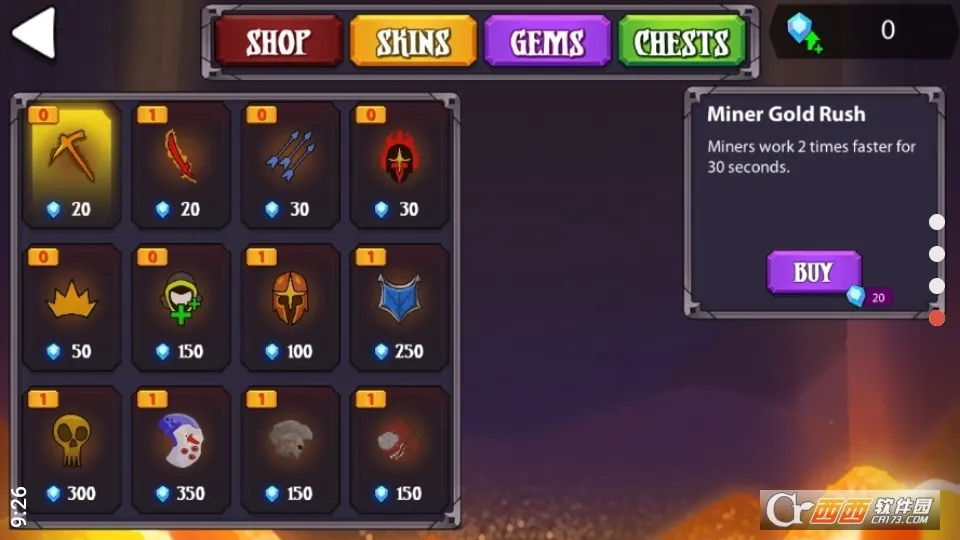Select the golden crown item

point(71,307)
